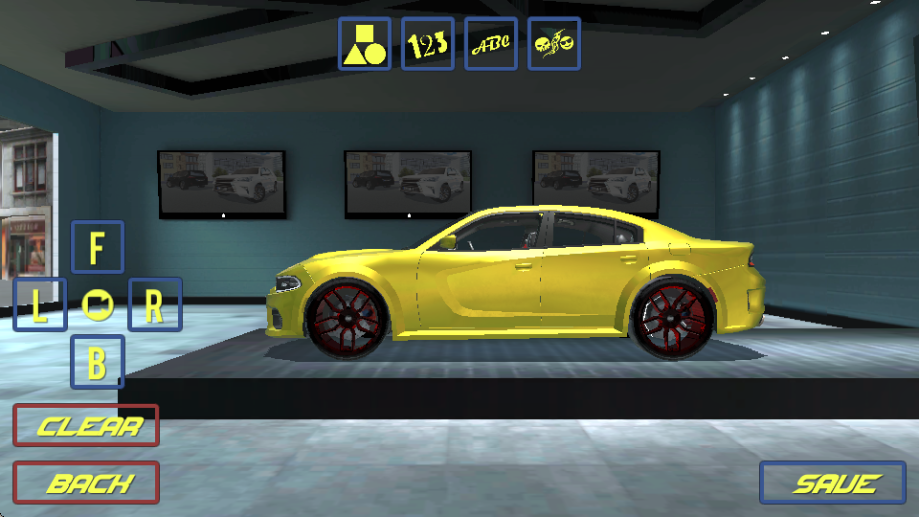
Task: Save the car design
Action: click(x=833, y=483)
